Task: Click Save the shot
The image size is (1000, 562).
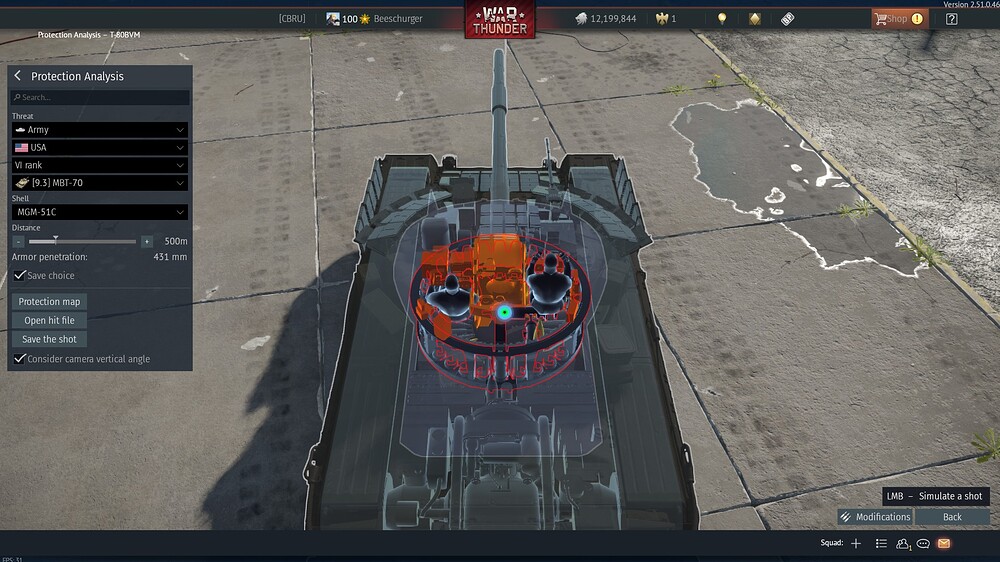Action: point(49,339)
